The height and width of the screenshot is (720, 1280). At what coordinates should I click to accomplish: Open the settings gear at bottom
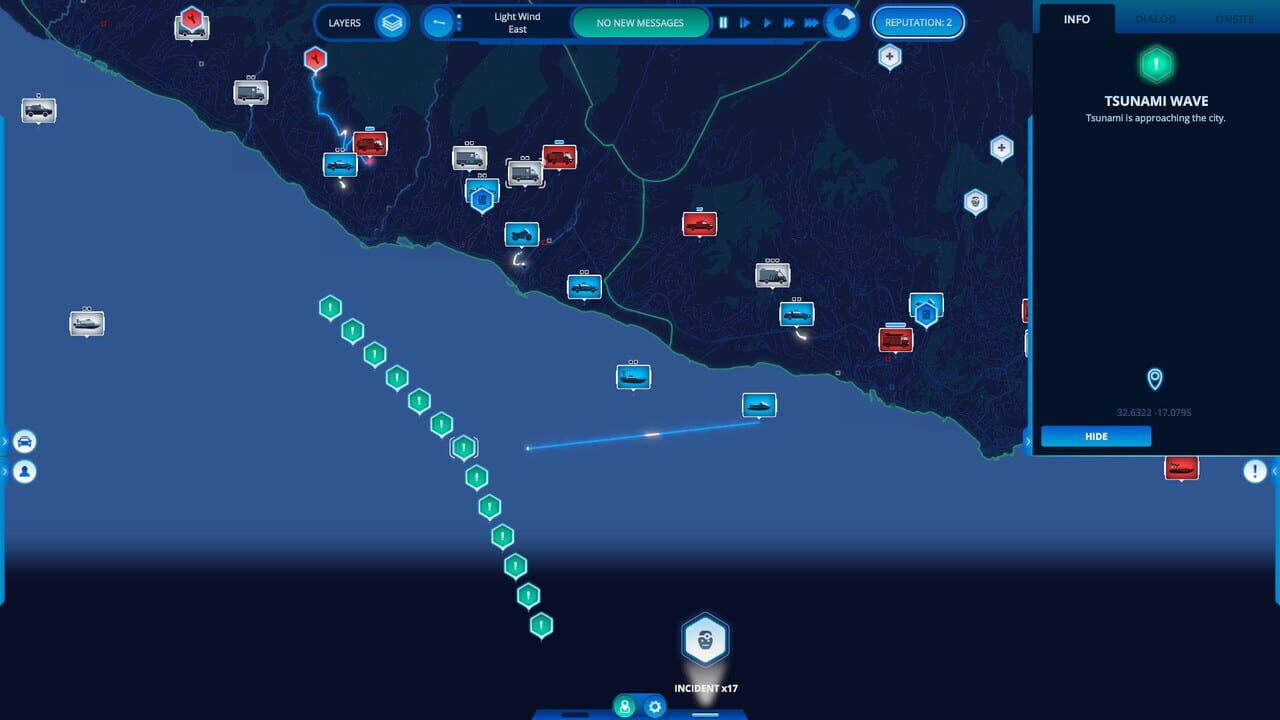click(x=655, y=707)
